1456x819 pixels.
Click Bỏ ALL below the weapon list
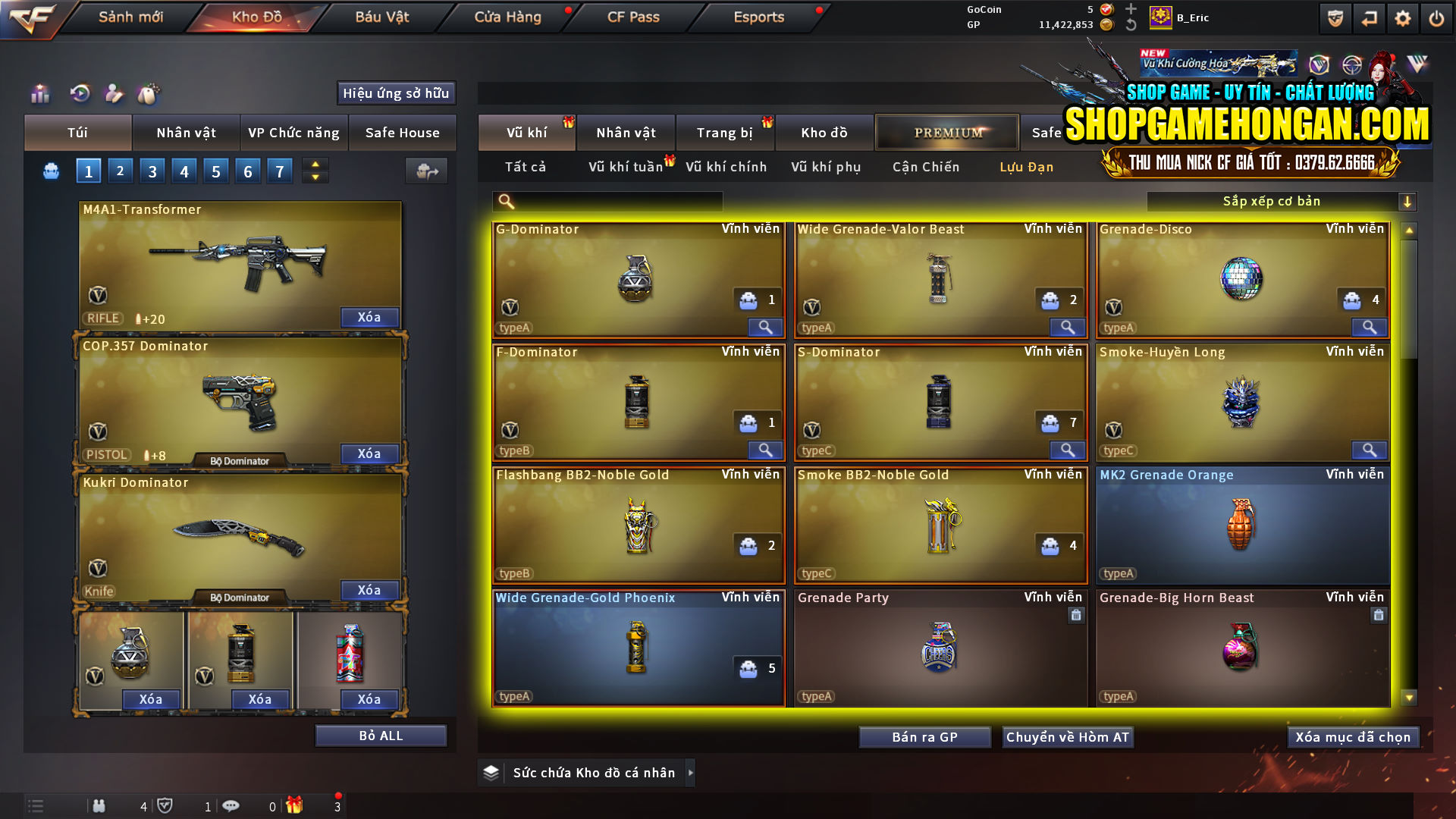381,735
